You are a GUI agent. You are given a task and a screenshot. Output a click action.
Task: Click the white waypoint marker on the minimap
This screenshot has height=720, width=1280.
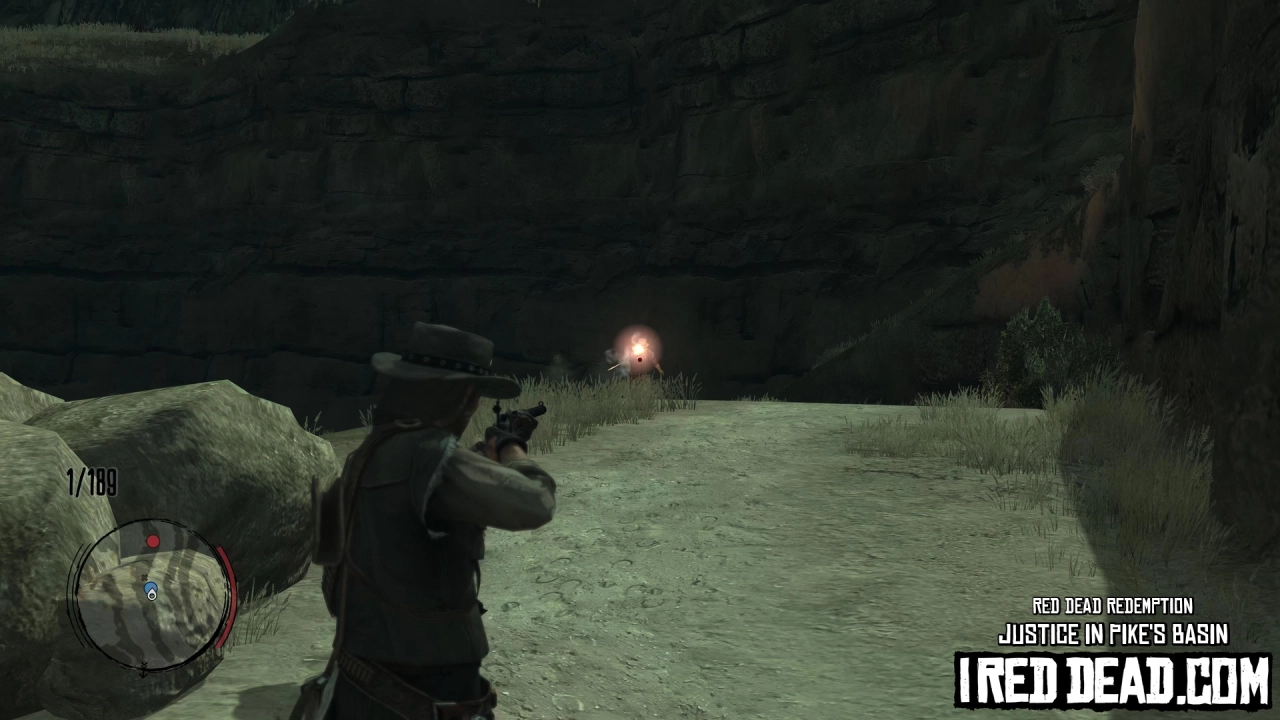click(153, 596)
